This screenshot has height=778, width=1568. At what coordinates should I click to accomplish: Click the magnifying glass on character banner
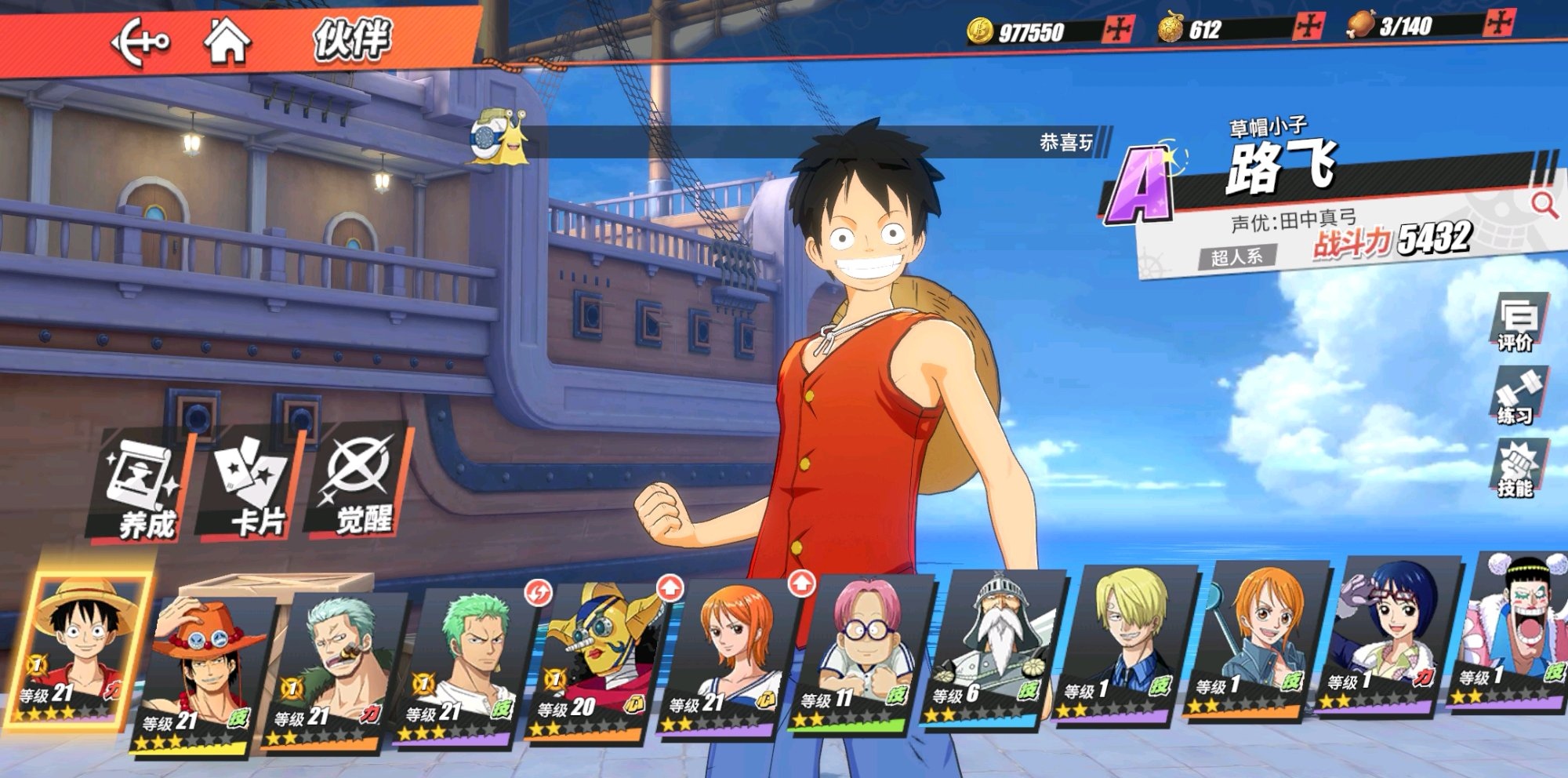tap(1544, 205)
